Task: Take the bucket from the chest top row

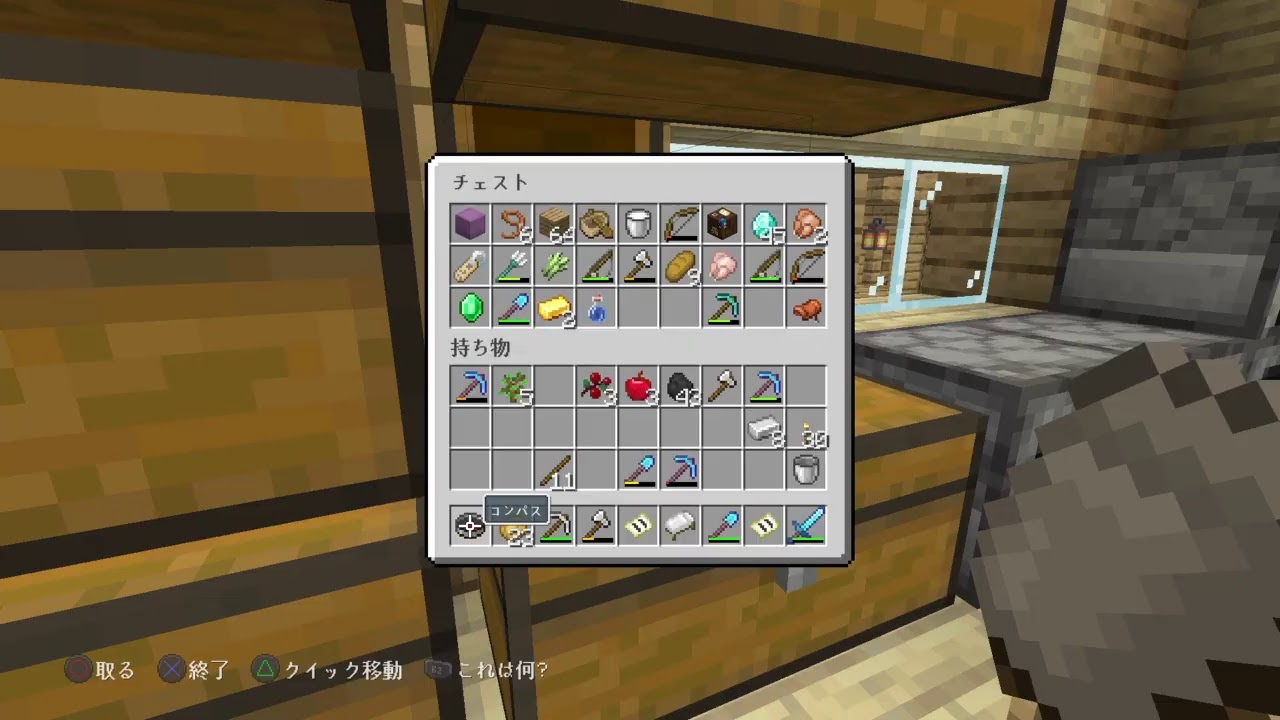Action: click(x=638, y=222)
